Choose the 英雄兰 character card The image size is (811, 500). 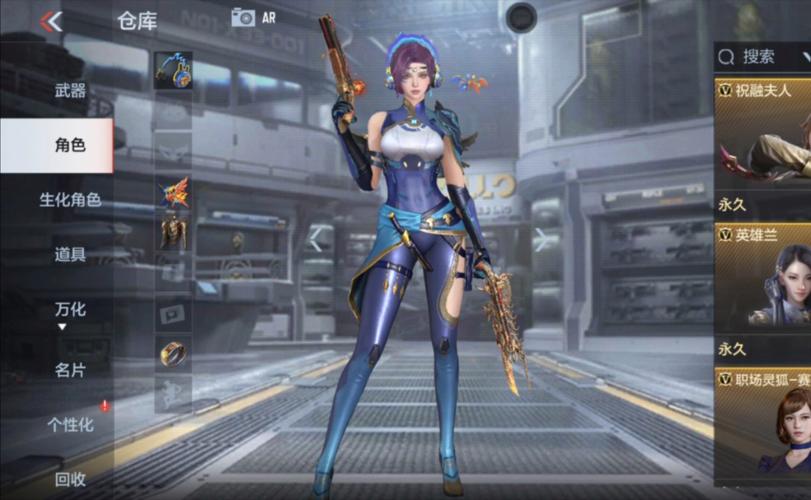click(764, 278)
